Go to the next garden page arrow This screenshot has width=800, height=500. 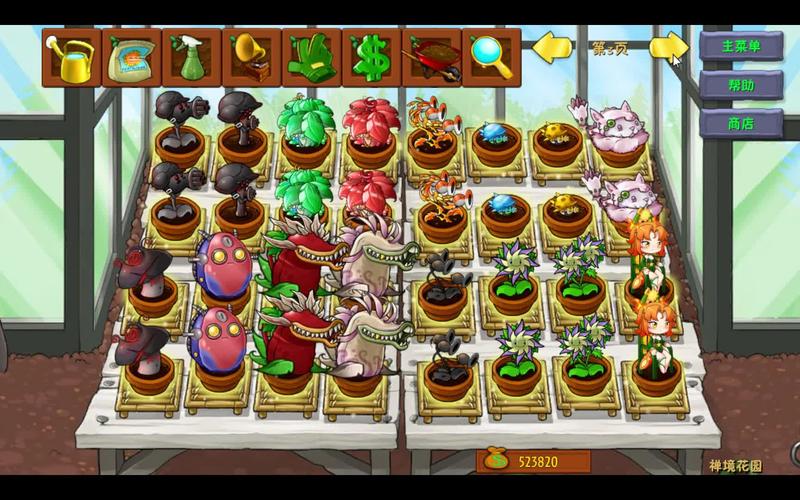668,47
